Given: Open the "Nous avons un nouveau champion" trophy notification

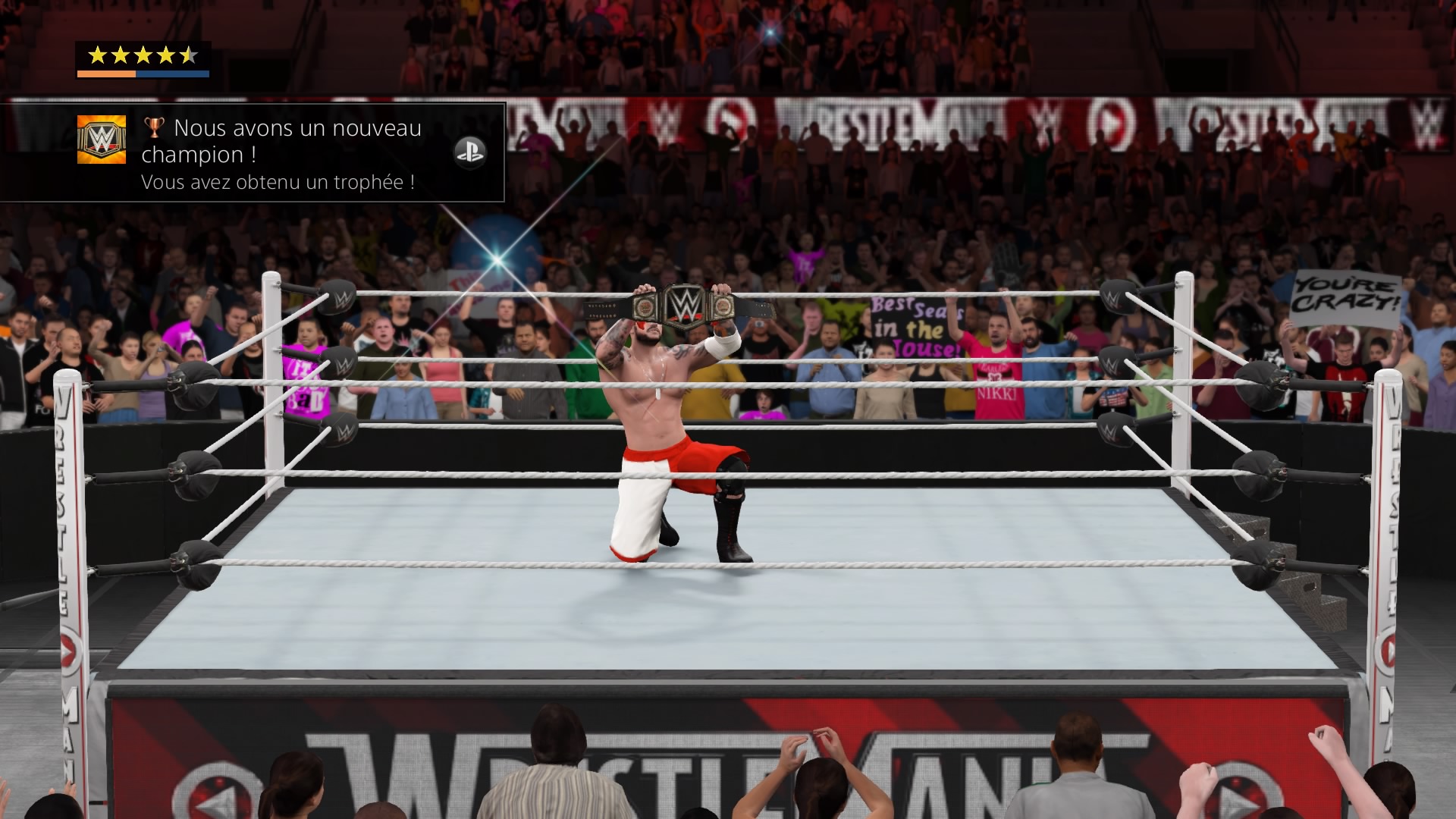Looking at the screenshot, I should pyautogui.click(x=282, y=152).
